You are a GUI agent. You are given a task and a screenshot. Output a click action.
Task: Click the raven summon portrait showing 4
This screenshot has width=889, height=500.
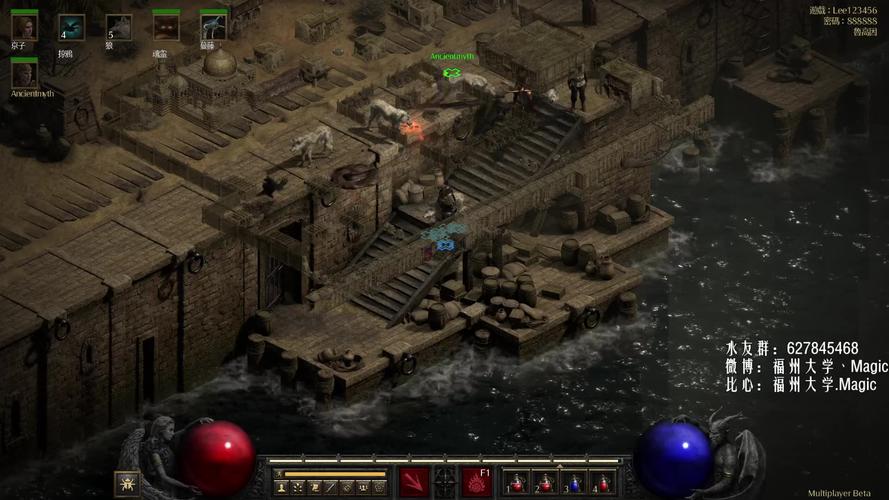pos(70,27)
